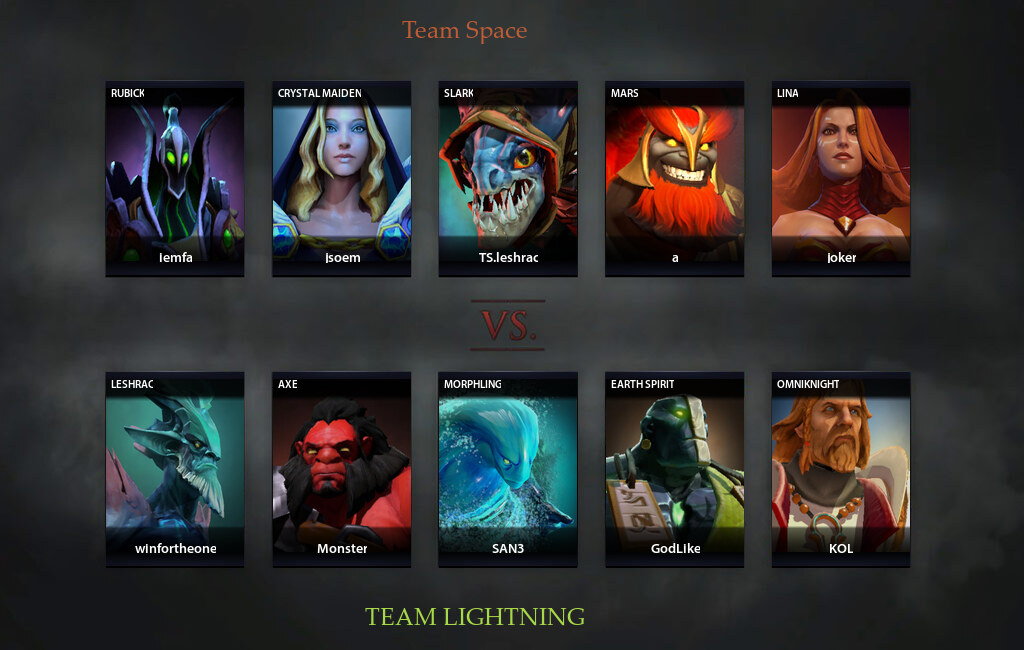1024x650 pixels.
Task: Select the Omniknight hero portrait
Action: [841, 469]
